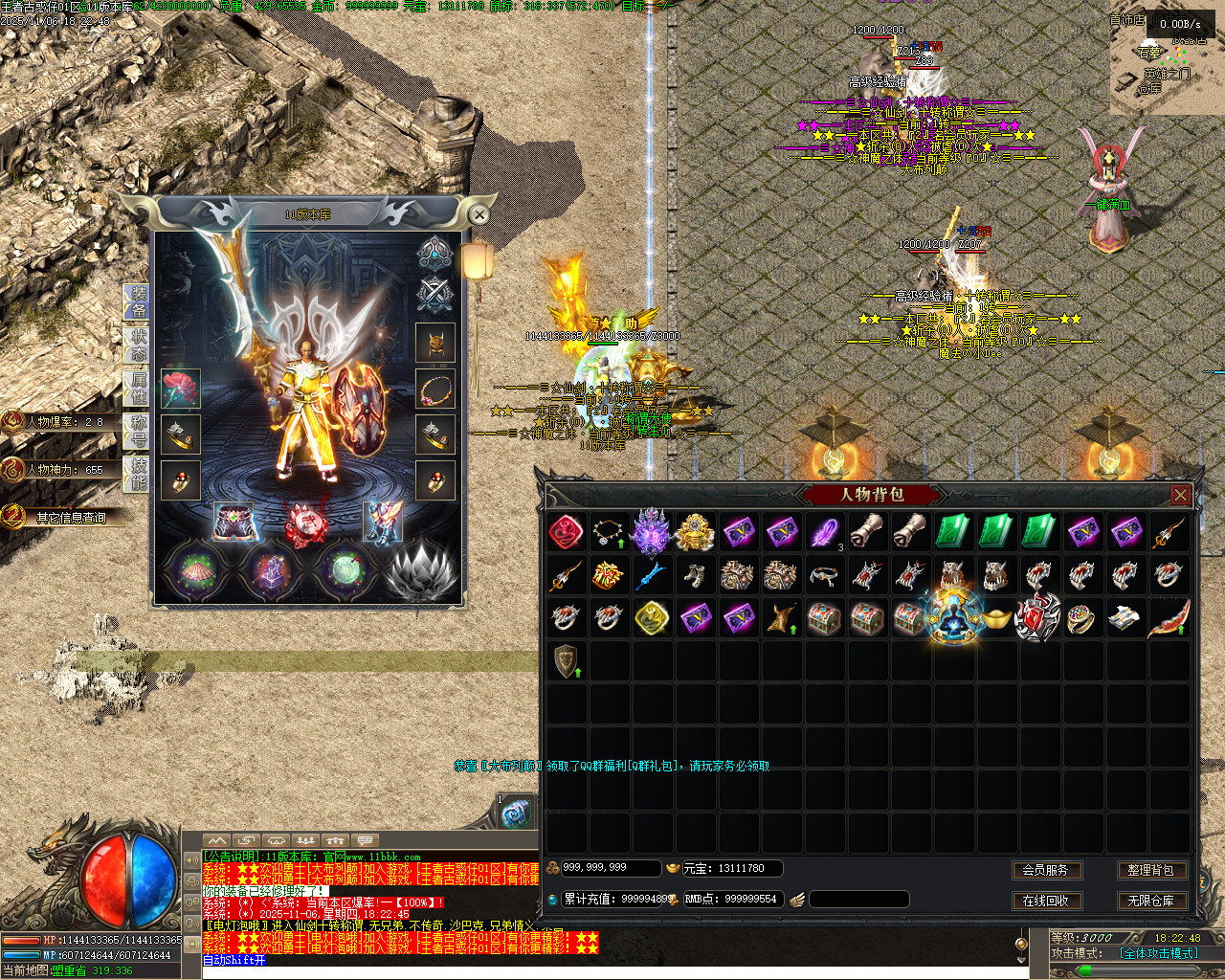The image size is (1225, 980).
Task: Select the equipped helmet slot
Action: click(x=435, y=343)
